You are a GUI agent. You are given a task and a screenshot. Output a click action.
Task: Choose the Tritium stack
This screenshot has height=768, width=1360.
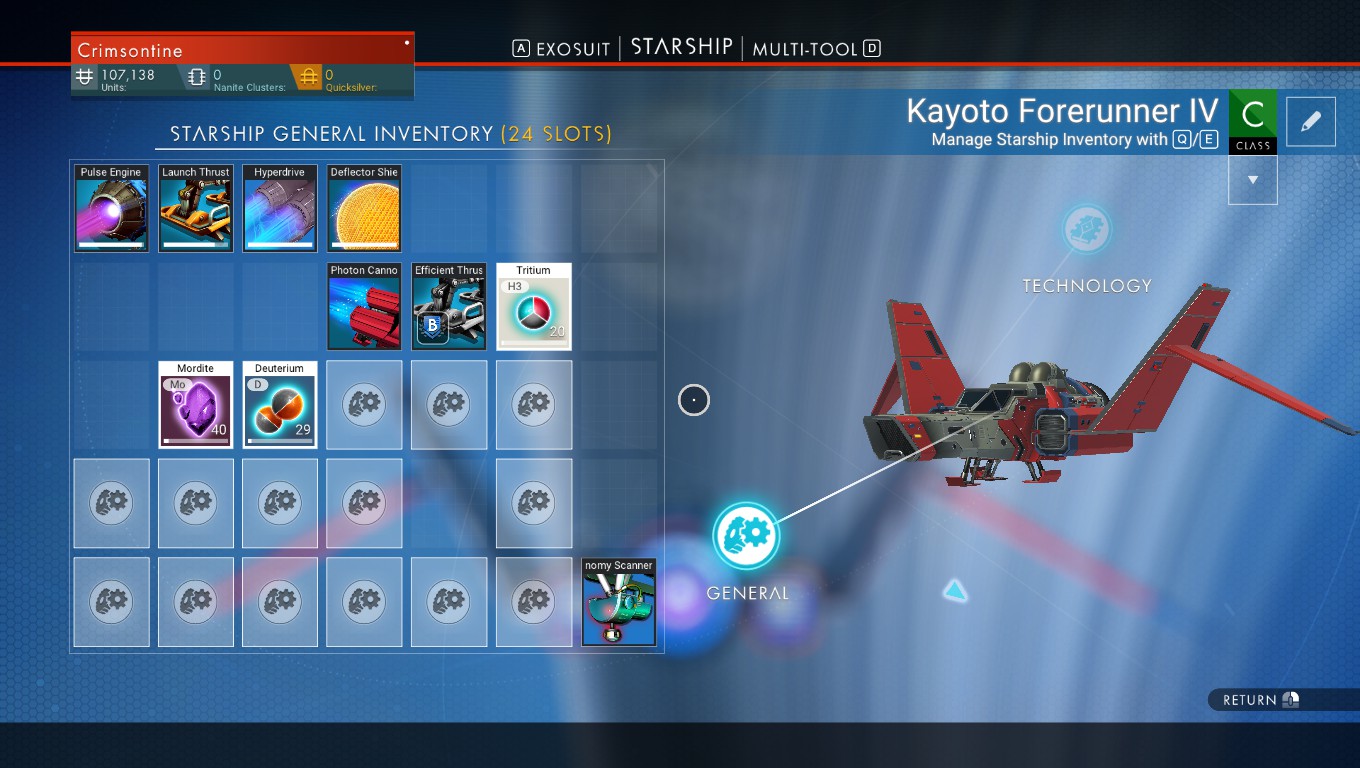(533, 306)
